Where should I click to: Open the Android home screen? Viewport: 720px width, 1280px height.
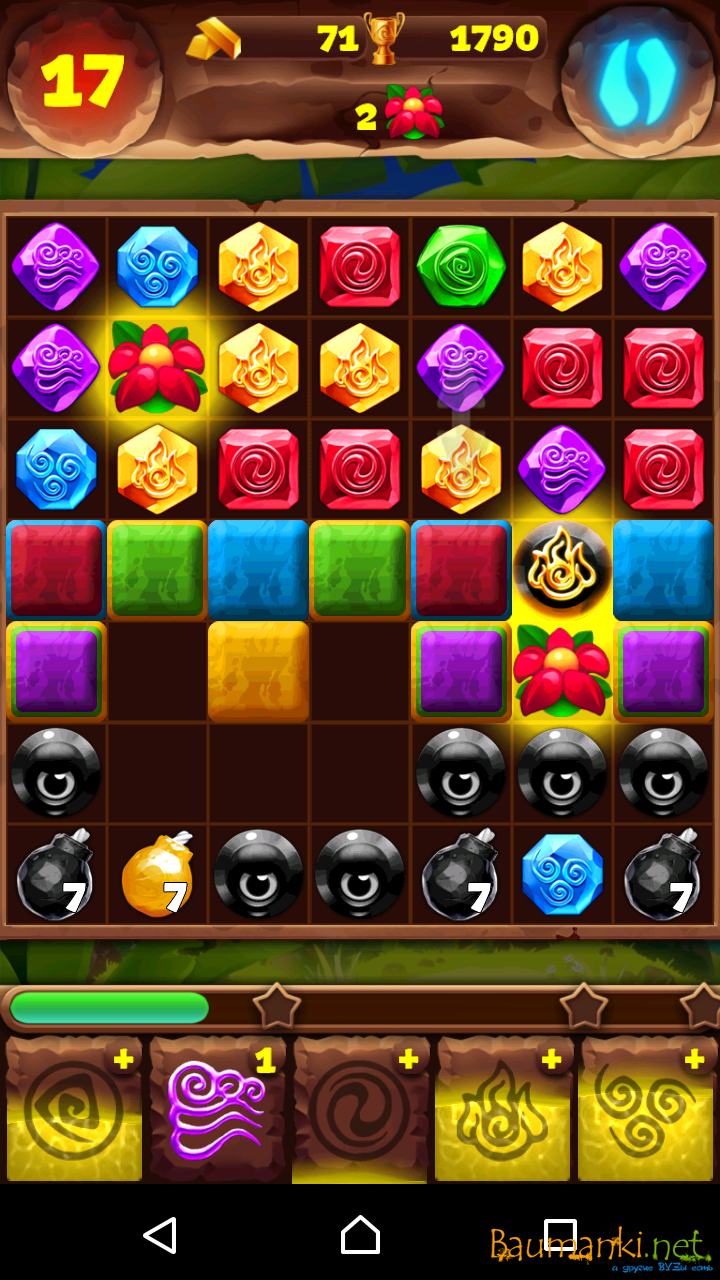[360, 1236]
